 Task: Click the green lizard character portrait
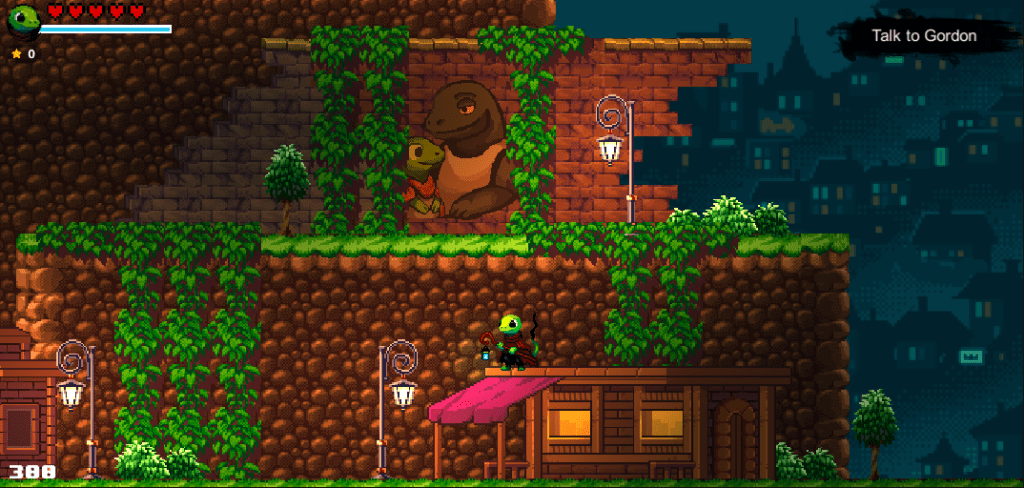tap(23, 20)
